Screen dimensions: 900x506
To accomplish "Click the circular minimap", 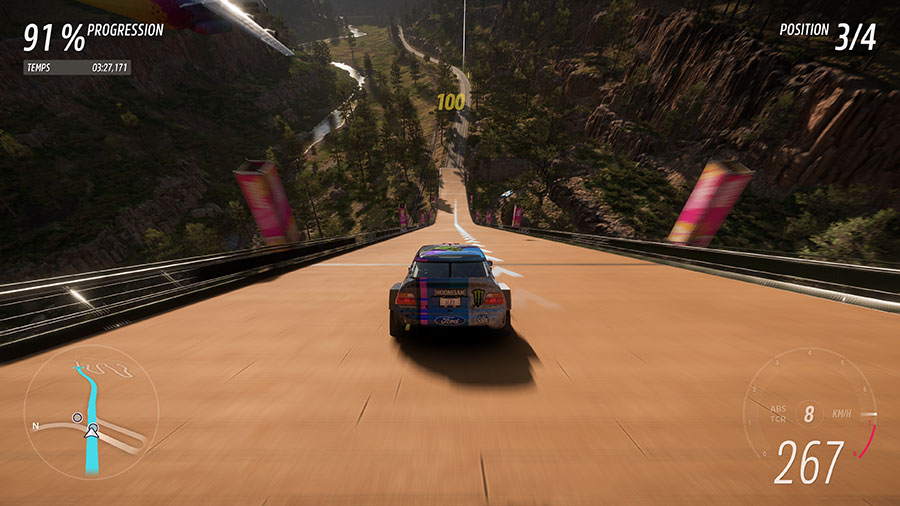I will pos(91,412).
